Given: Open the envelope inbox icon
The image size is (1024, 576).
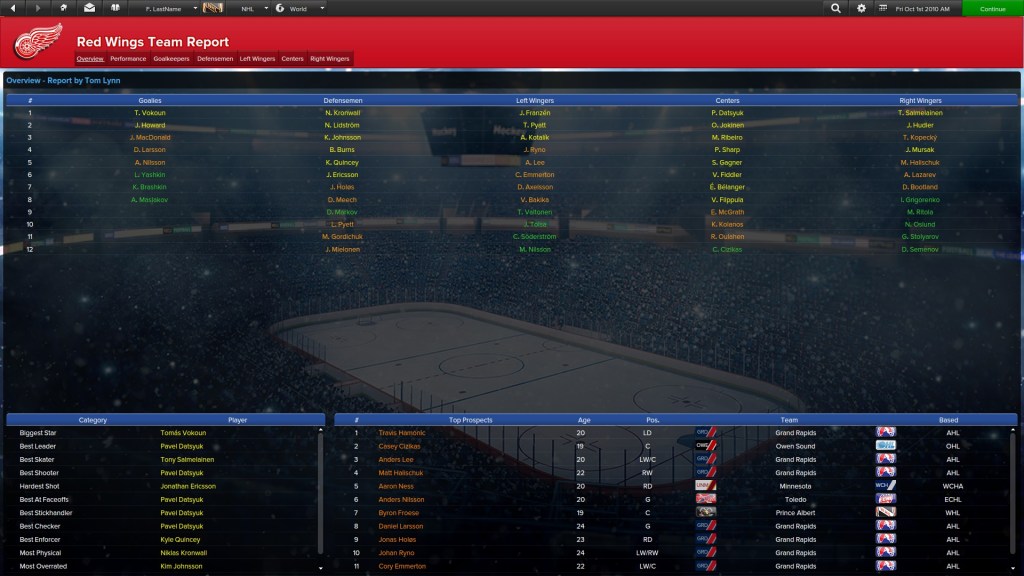Looking at the screenshot, I should [90, 8].
